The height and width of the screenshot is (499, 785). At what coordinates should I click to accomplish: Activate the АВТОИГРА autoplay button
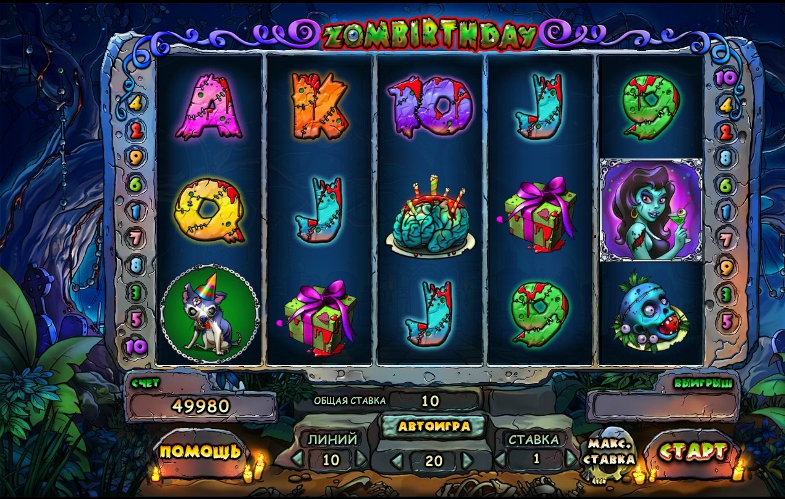433,425
